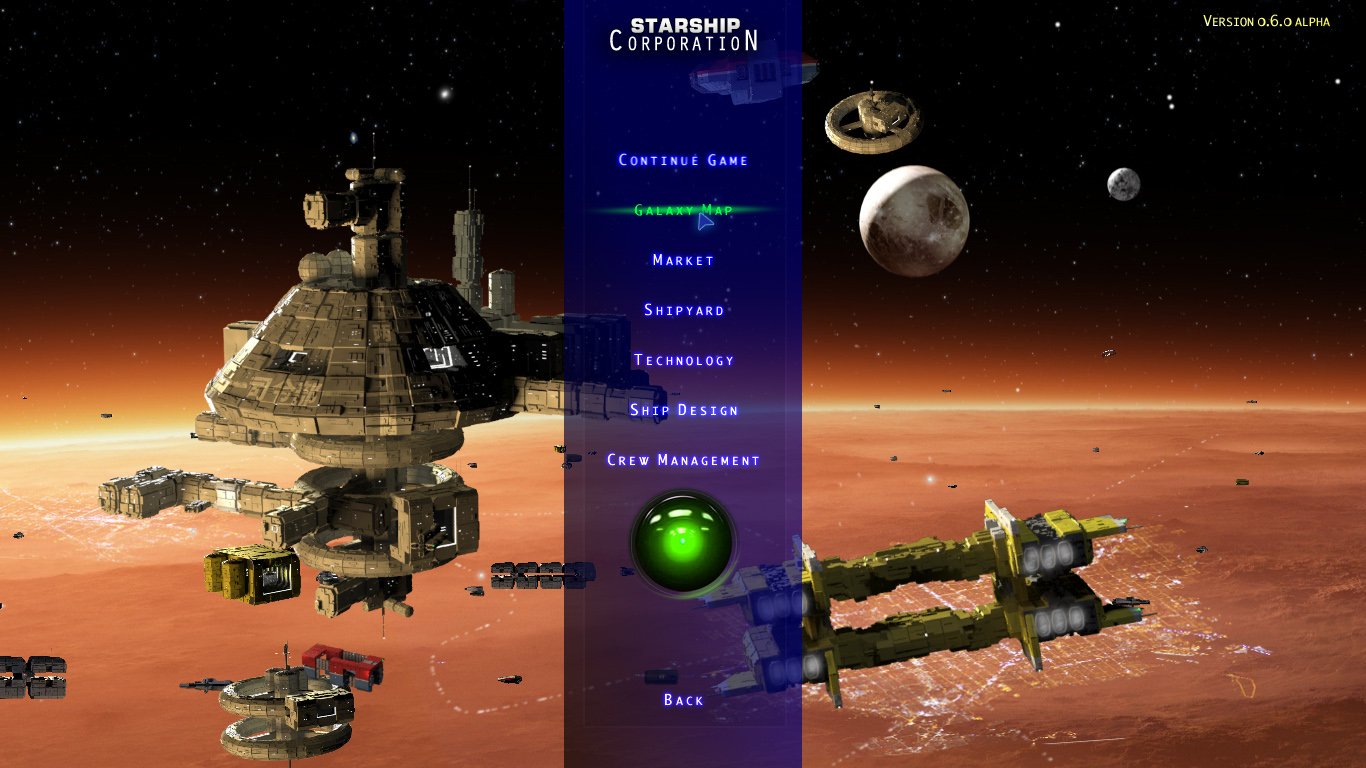Open the Market screen
The image size is (1366, 768).
683,260
